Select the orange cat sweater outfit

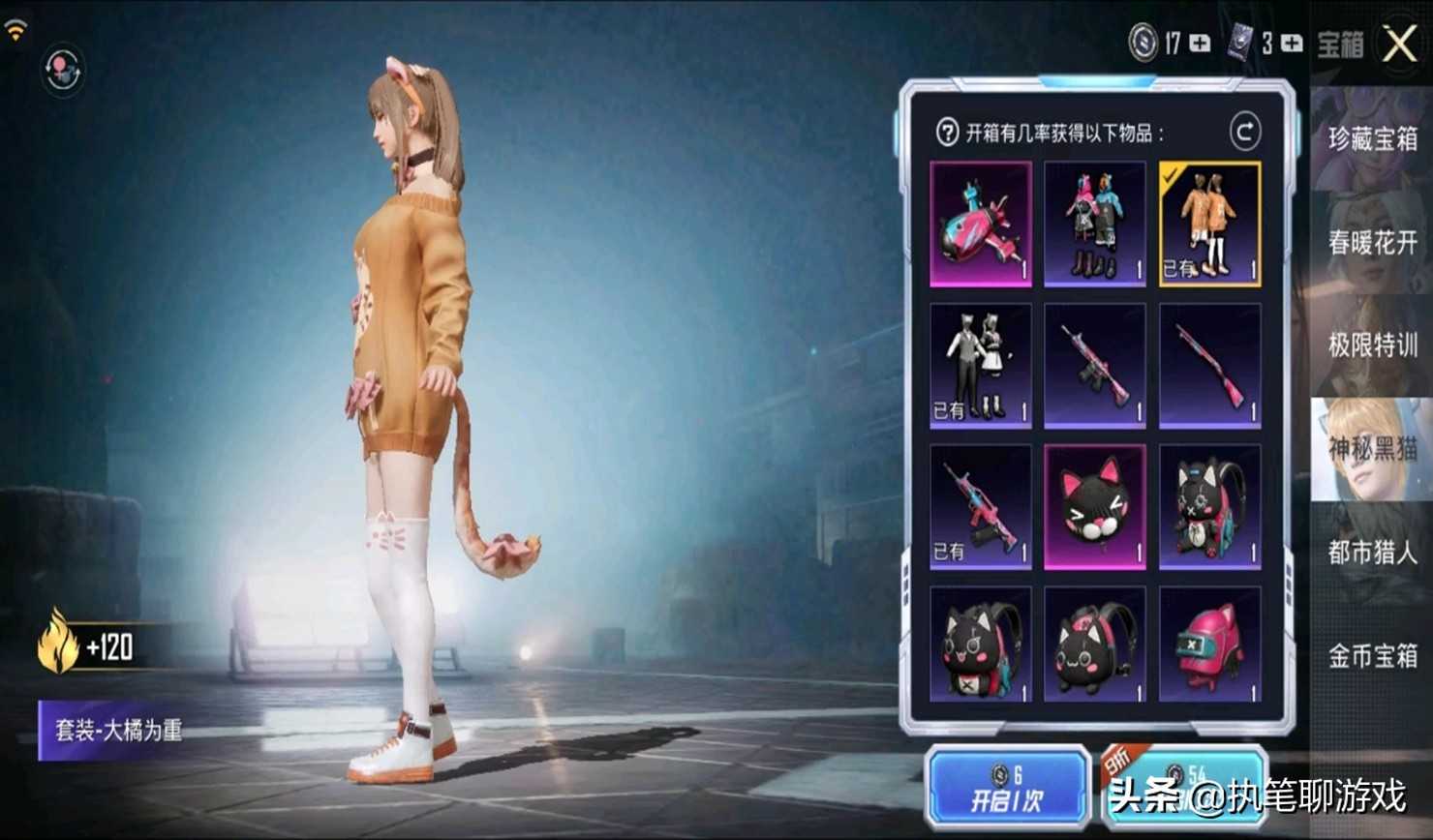[x=1209, y=224]
